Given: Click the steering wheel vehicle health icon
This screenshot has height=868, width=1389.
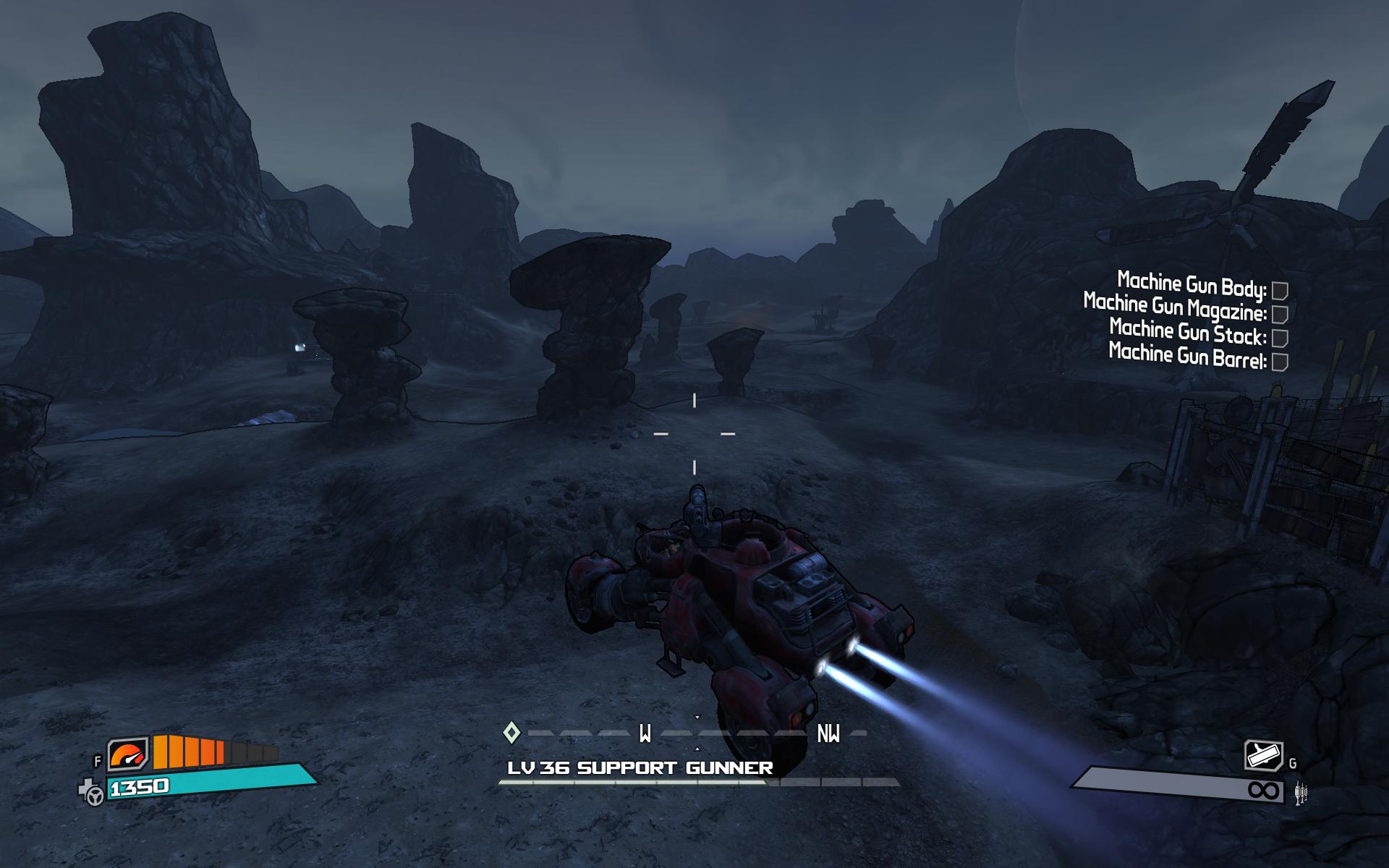Looking at the screenshot, I should (x=94, y=794).
